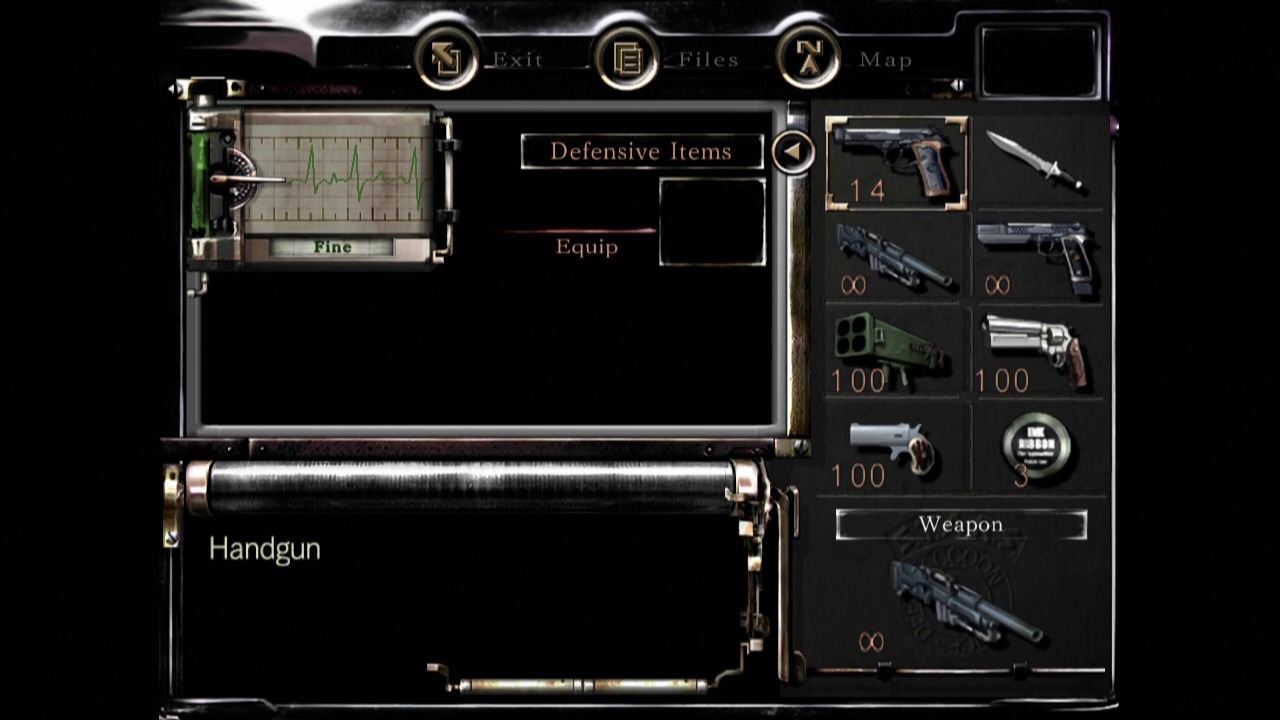
Task: Select the small derringer pistol slot
Action: [x=894, y=449]
